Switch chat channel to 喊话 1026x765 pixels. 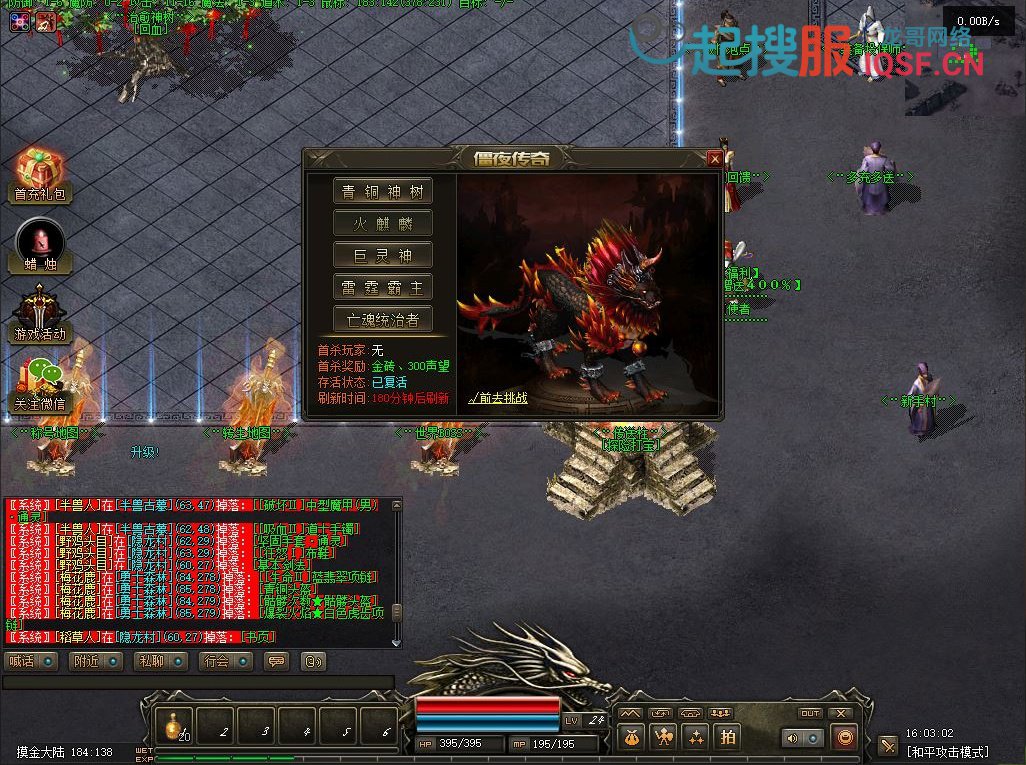point(31,661)
